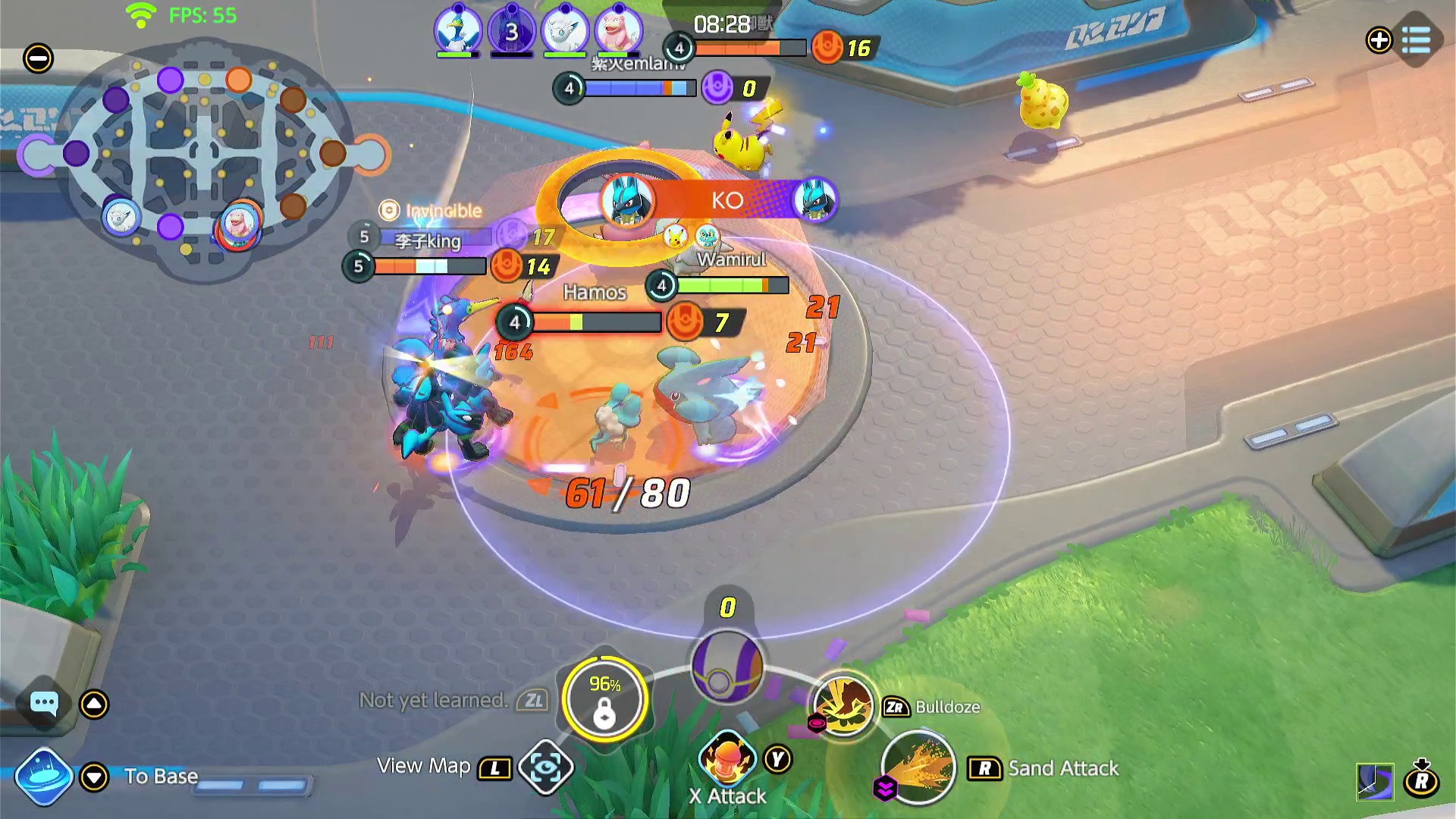Open the View Map panel
This screenshot has height=819, width=1456.
pyautogui.click(x=494, y=767)
